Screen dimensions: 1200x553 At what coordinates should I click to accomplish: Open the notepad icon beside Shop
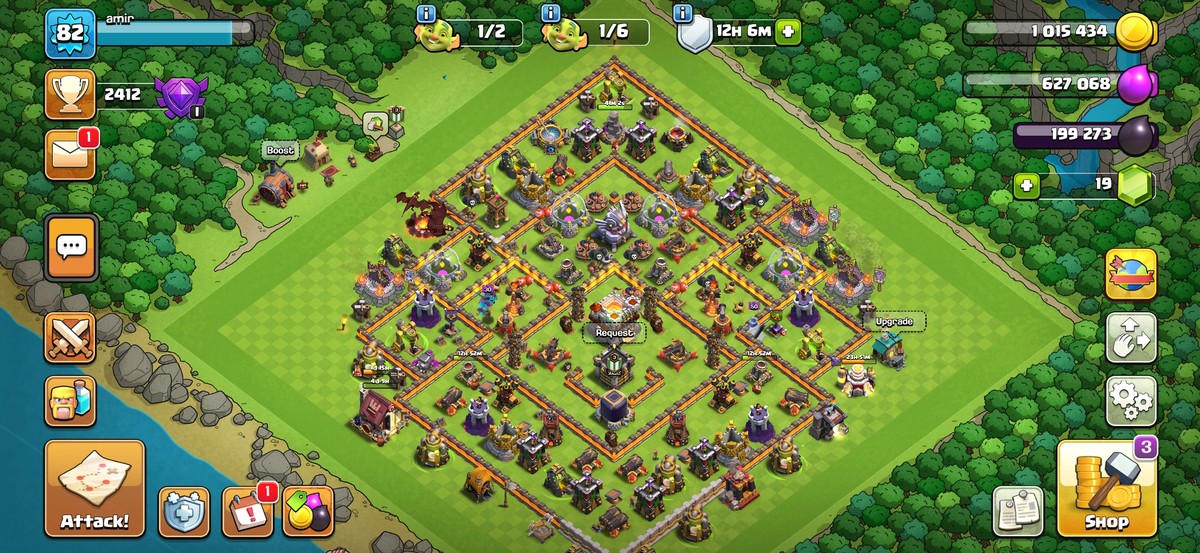tap(1018, 512)
